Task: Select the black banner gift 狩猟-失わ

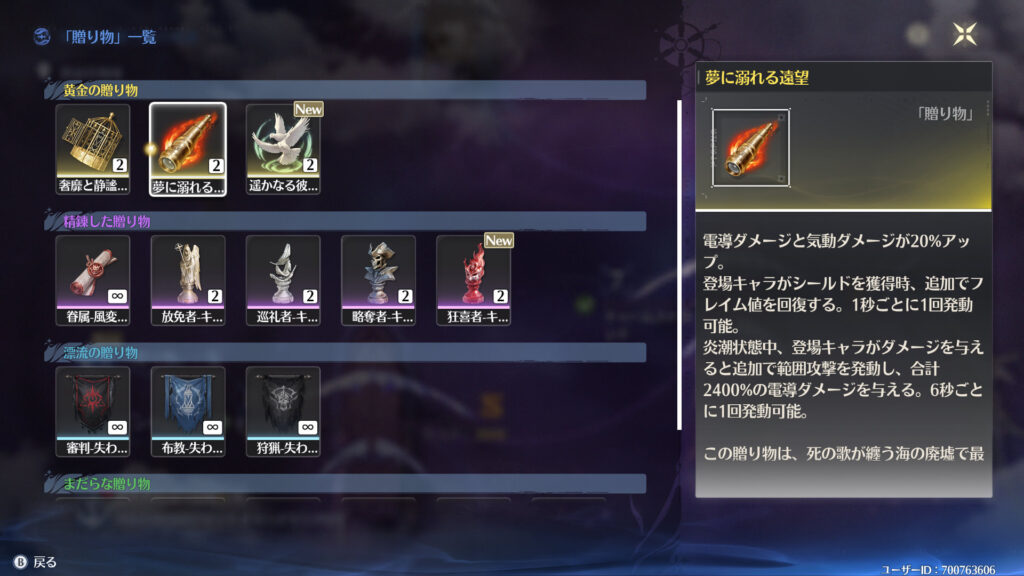Action: coord(283,410)
